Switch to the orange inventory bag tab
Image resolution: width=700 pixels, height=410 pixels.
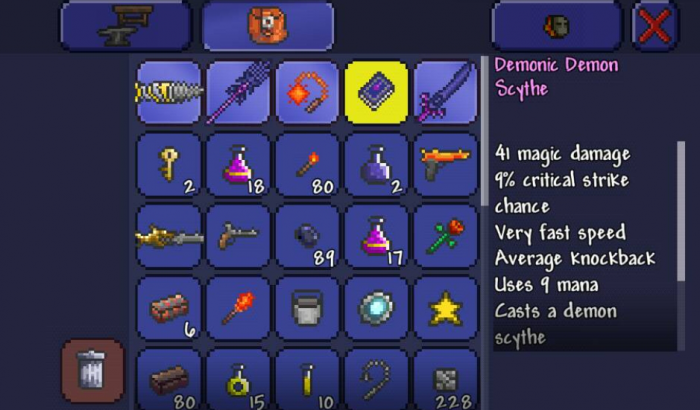coord(268,27)
